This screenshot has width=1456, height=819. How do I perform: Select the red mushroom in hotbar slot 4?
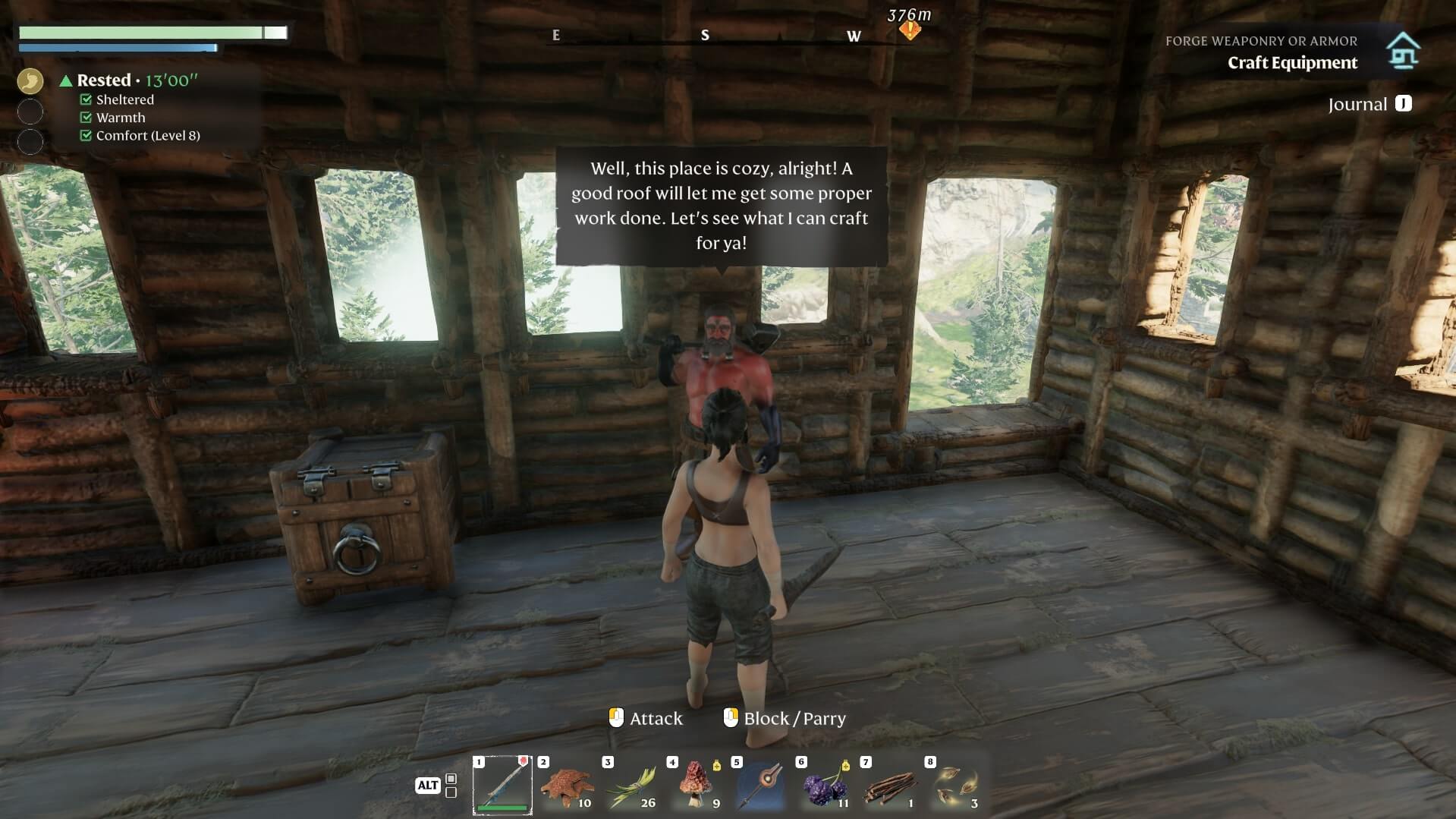click(694, 785)
